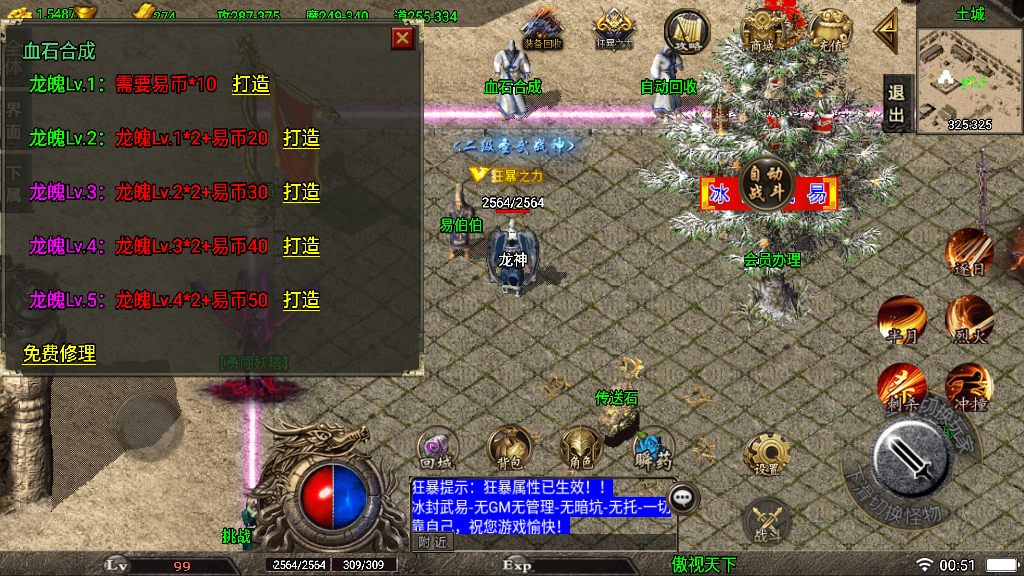Viewport: 1024px width, 576px height.
Task: Open the chat bubble button
Action: pos(683,496)
